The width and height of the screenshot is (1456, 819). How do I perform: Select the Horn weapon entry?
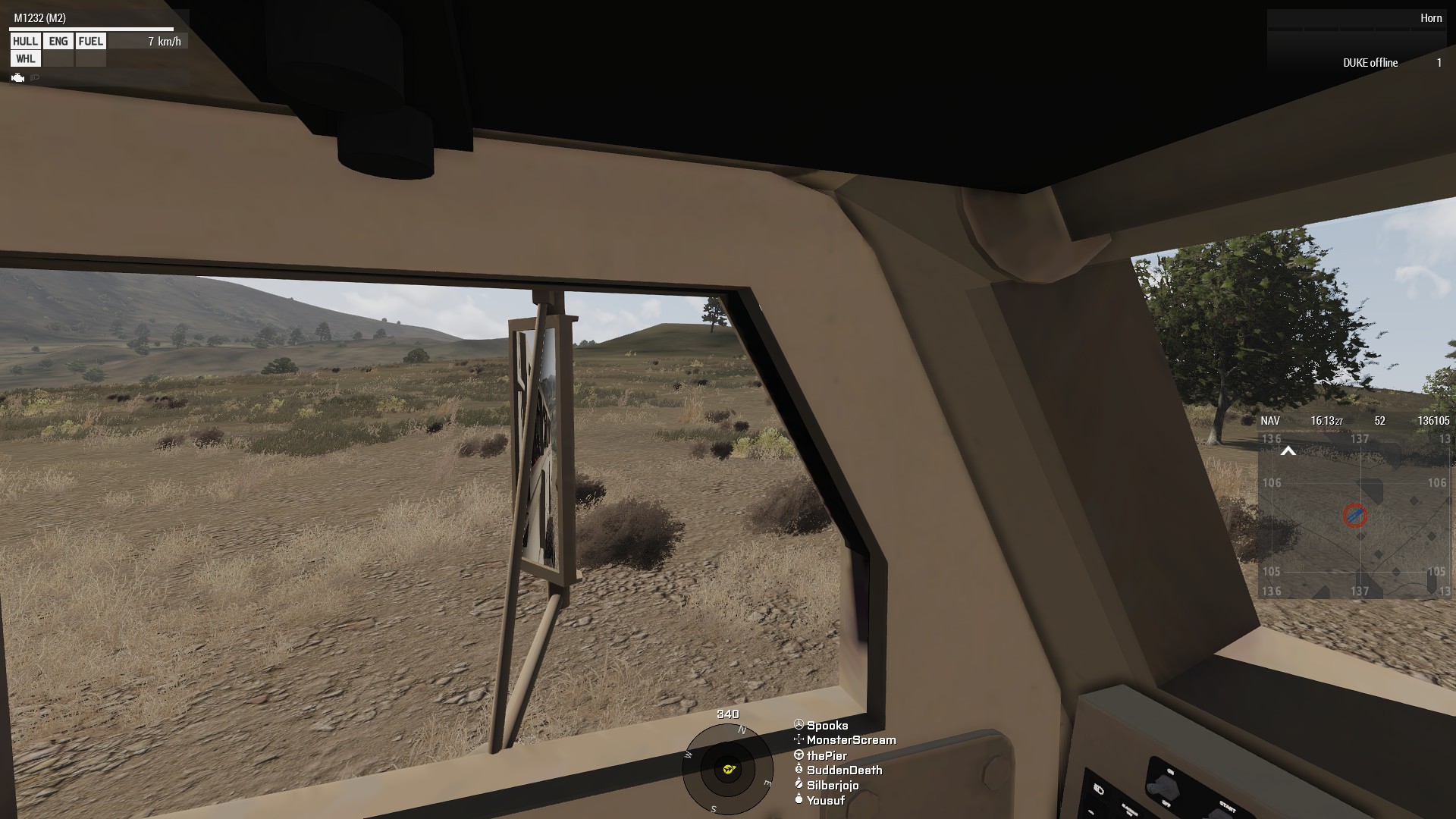click(1431, 18)
